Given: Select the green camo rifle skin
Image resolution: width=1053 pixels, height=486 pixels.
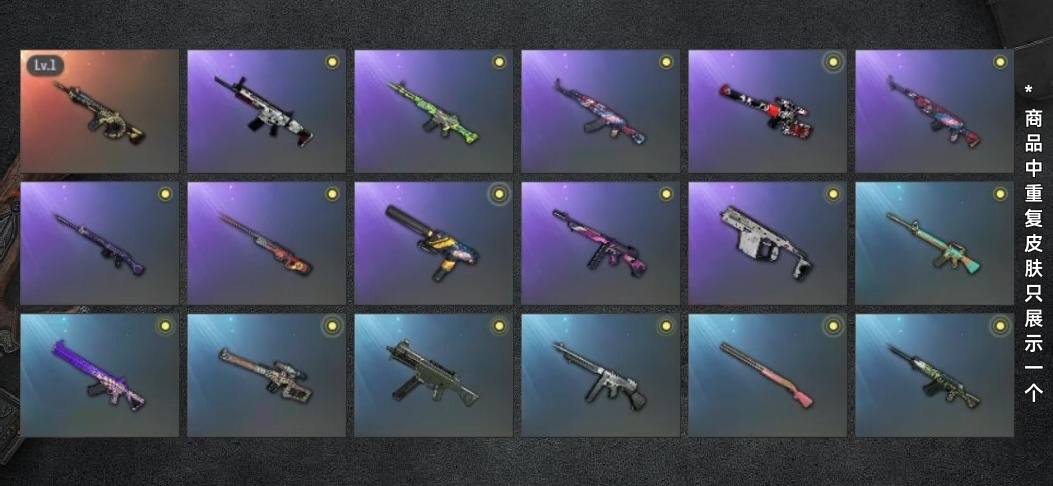Looking at the screenshot, I should (x=433, y=111).
